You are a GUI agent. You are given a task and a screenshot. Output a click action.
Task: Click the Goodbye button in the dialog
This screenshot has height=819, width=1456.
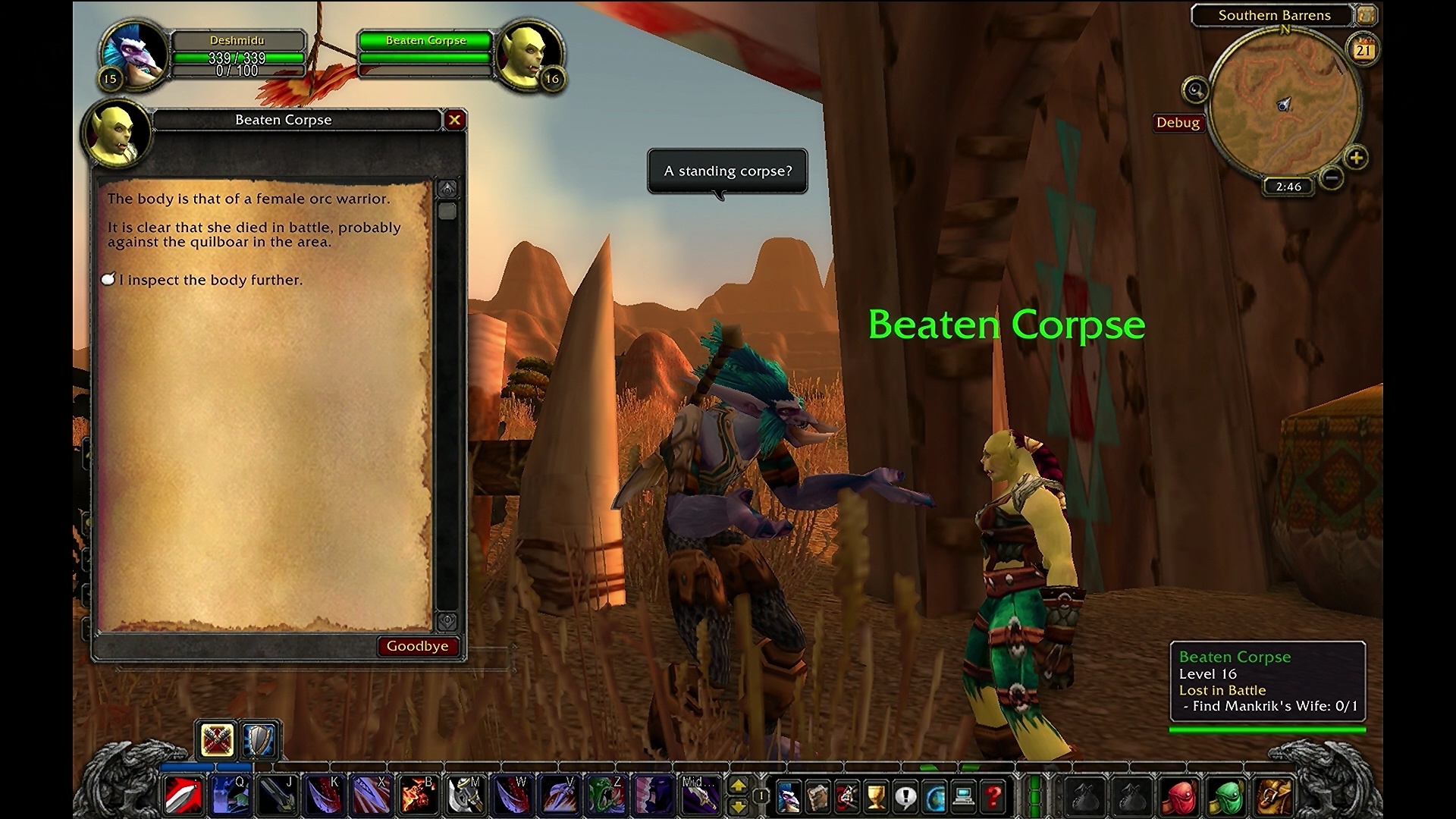418,646
